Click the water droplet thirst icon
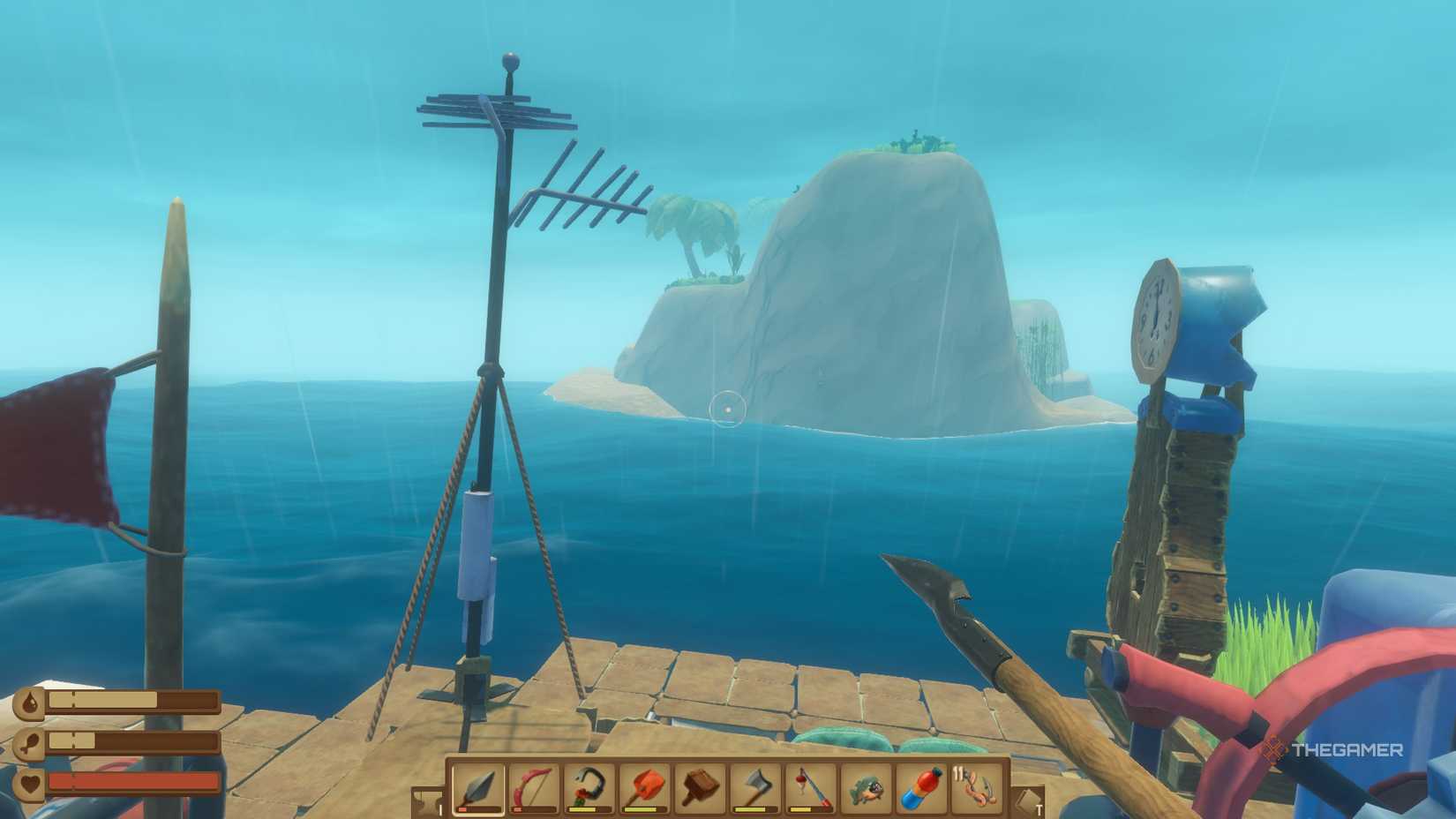The width and height of the screenshot is (1456, 819). pyautogui.click(x=29, y=700)
